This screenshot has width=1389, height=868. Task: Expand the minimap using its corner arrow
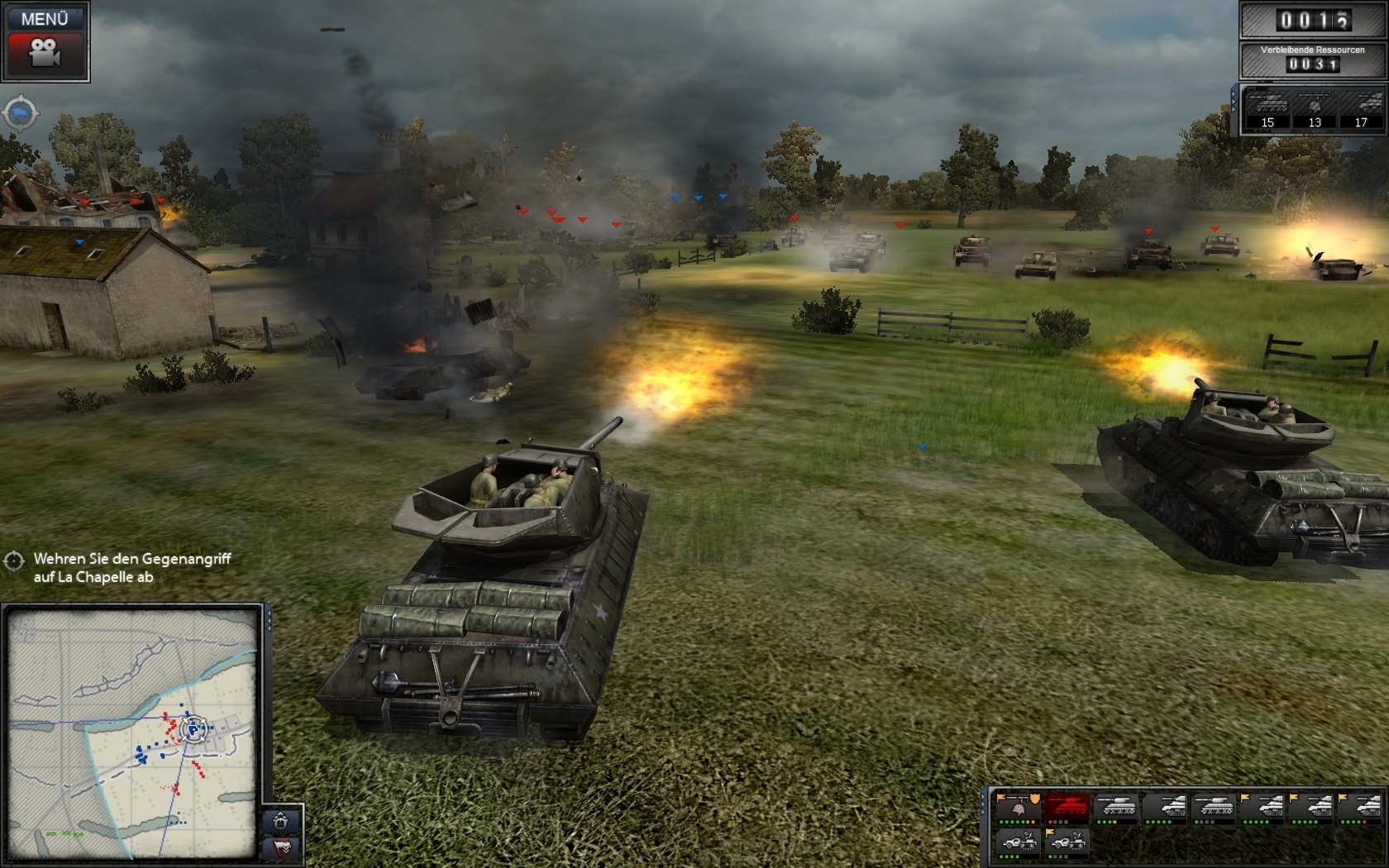269,620
